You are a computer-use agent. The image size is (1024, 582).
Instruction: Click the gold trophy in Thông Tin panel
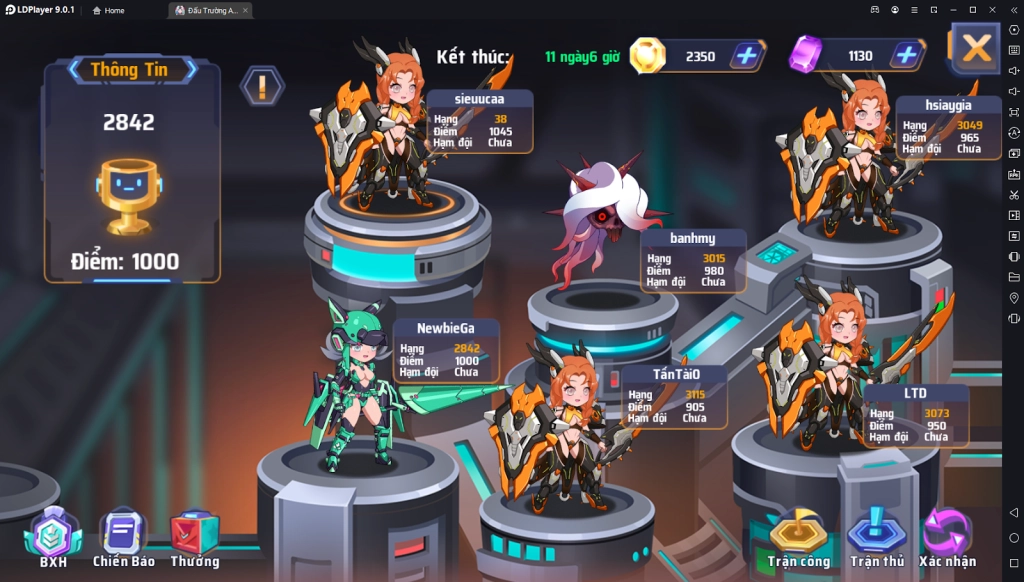coord(128,195)
